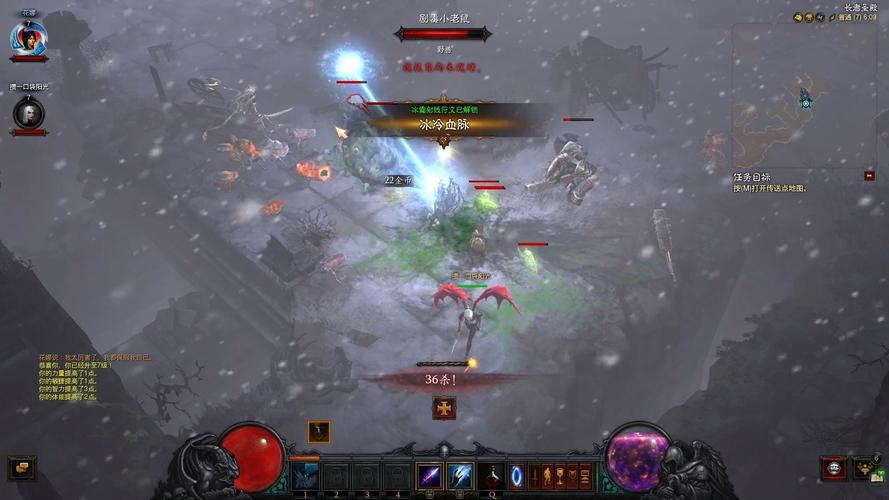Drink the red health potion
Screen dimensions: 889x500
[x=489, y=476]
